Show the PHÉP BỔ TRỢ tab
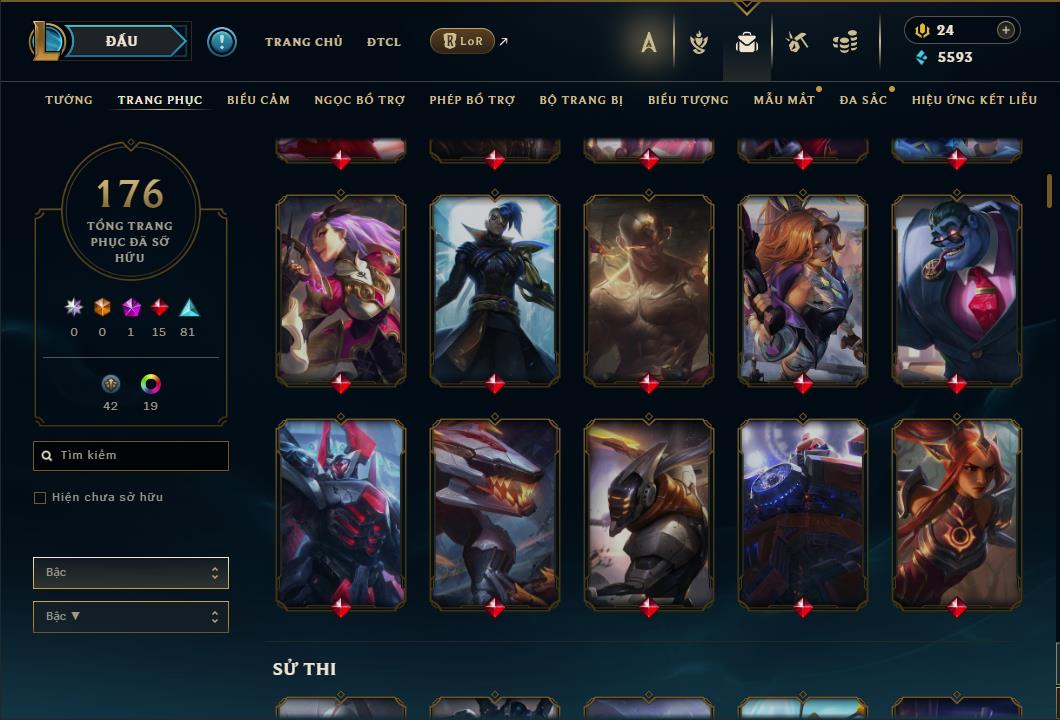Image resolution: width=1060 pixels, height=720 pixels. click(472, 100)
